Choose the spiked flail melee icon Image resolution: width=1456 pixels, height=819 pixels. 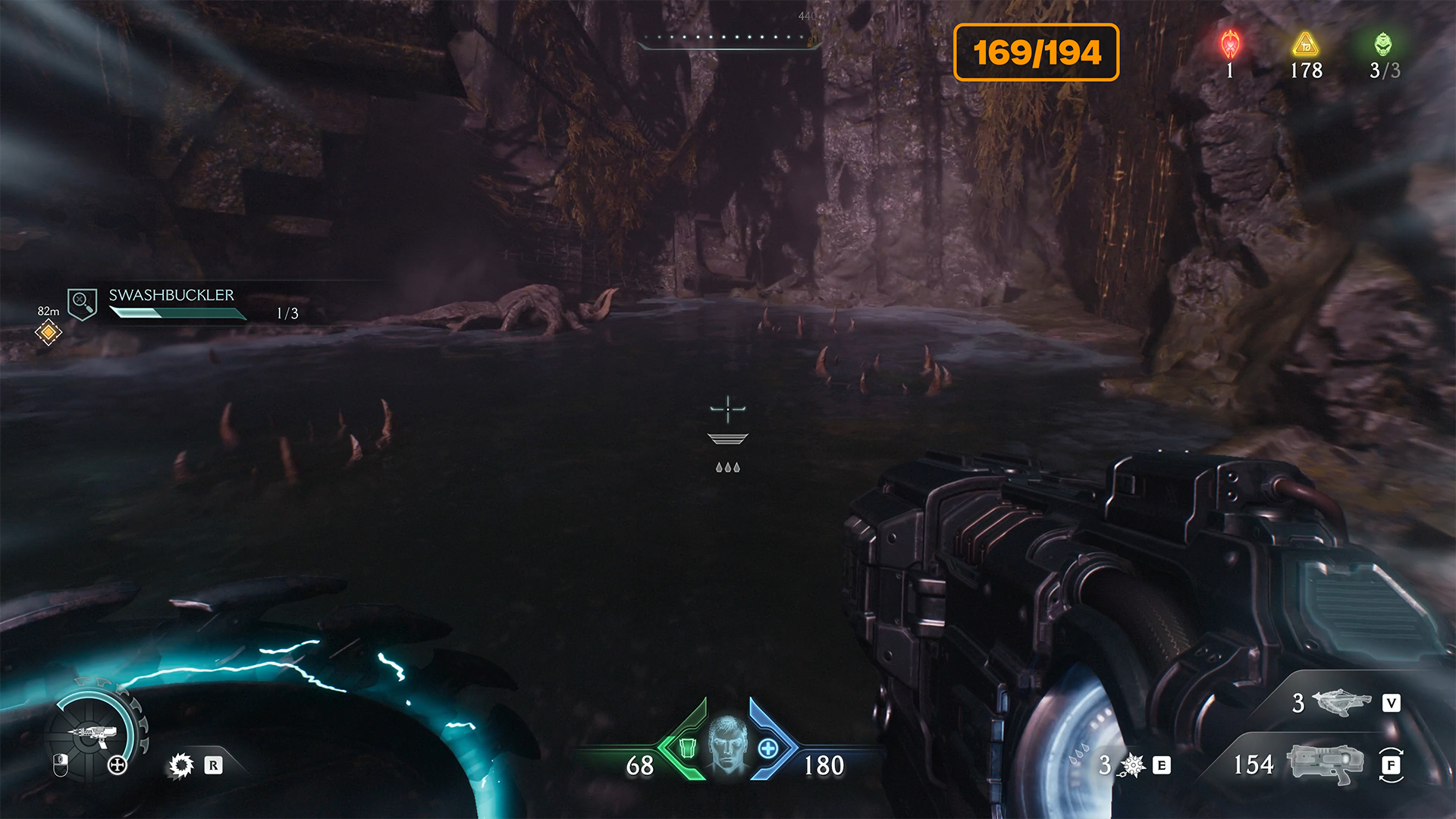point(1132,765)
